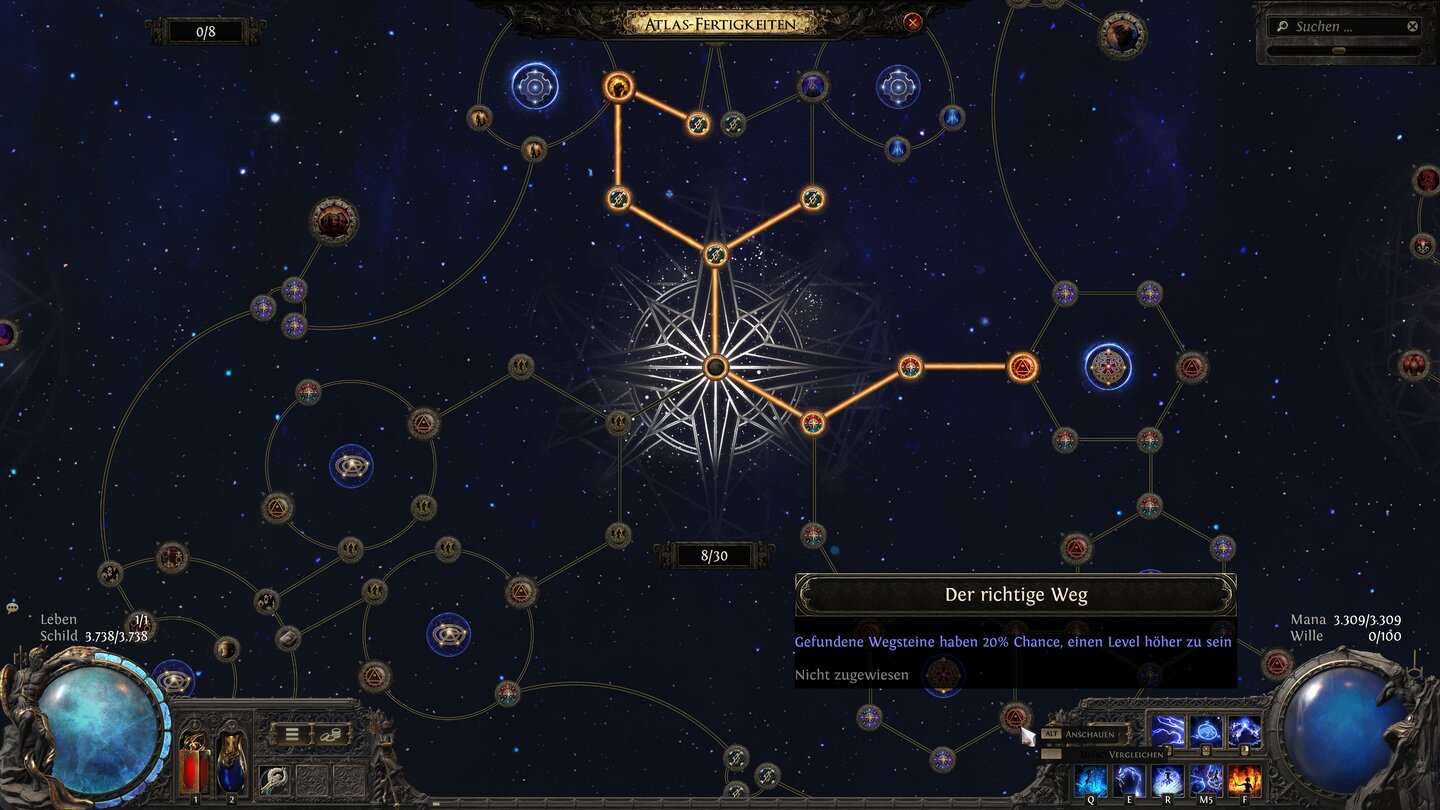Select the white charm icon beside flasks
This screenshot has width=1440, height=810.
(273, 778)
